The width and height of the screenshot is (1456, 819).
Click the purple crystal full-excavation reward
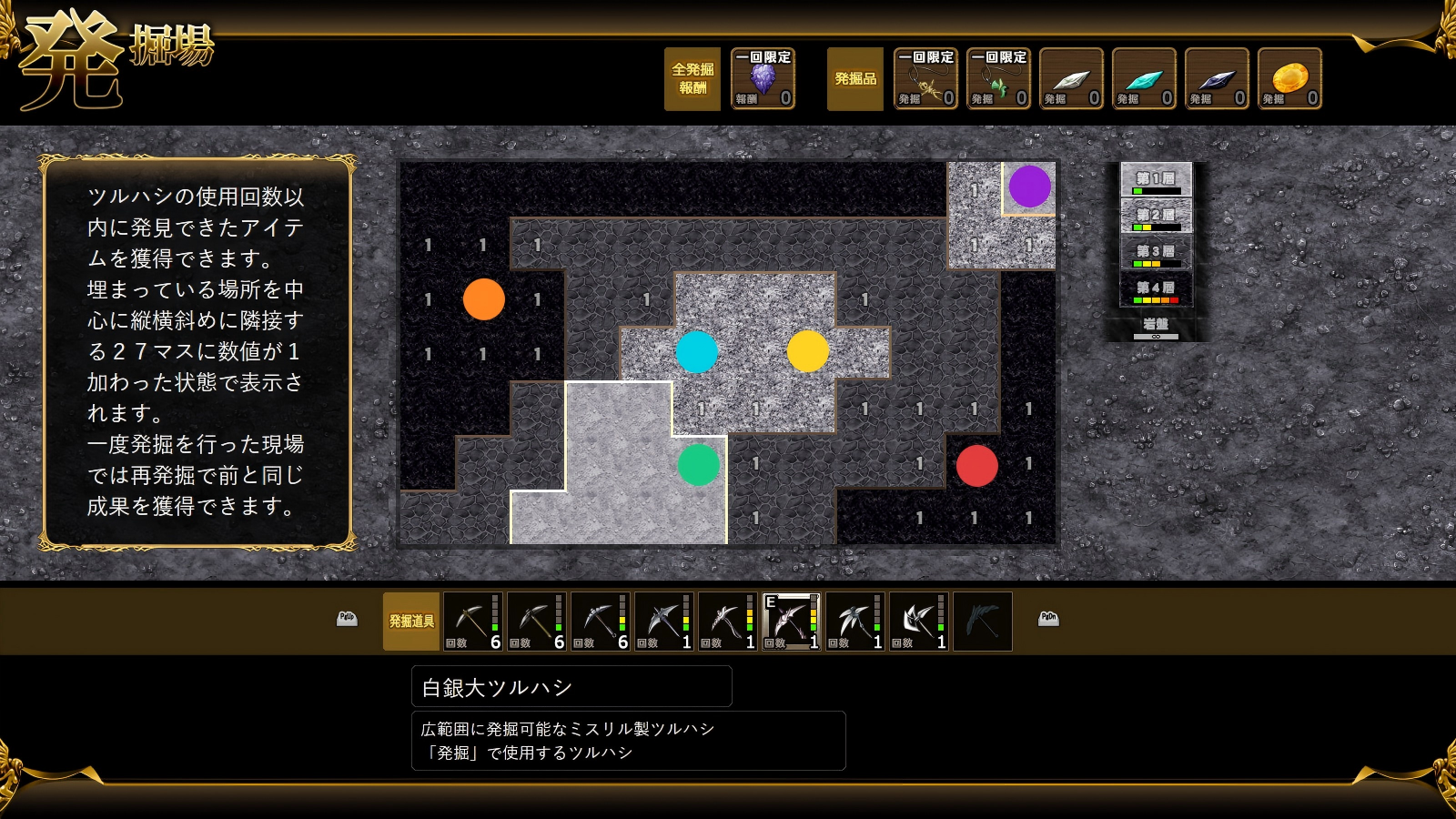[x=763, y=79]
